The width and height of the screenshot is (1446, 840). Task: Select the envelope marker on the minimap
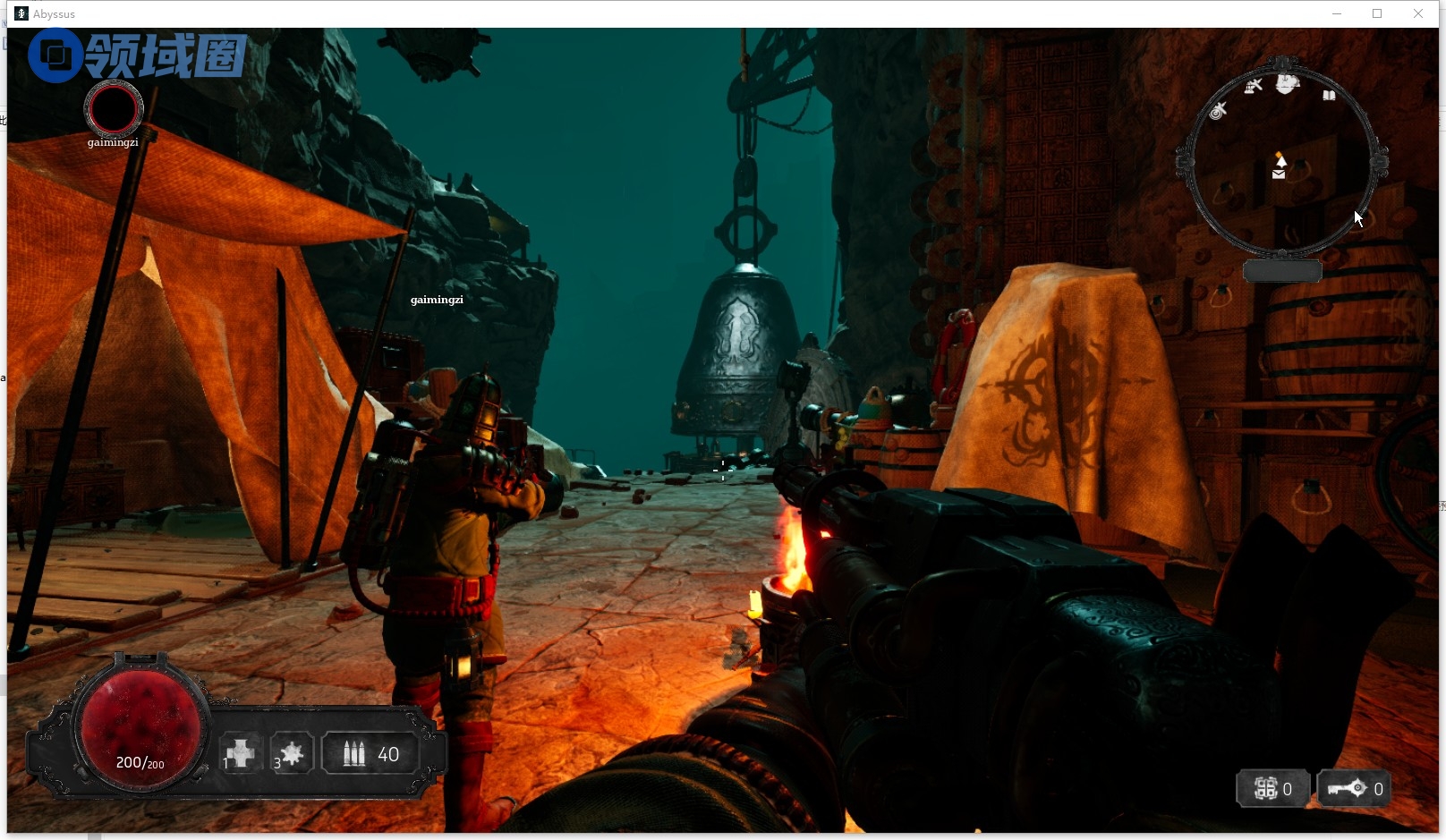point(1279,174)
